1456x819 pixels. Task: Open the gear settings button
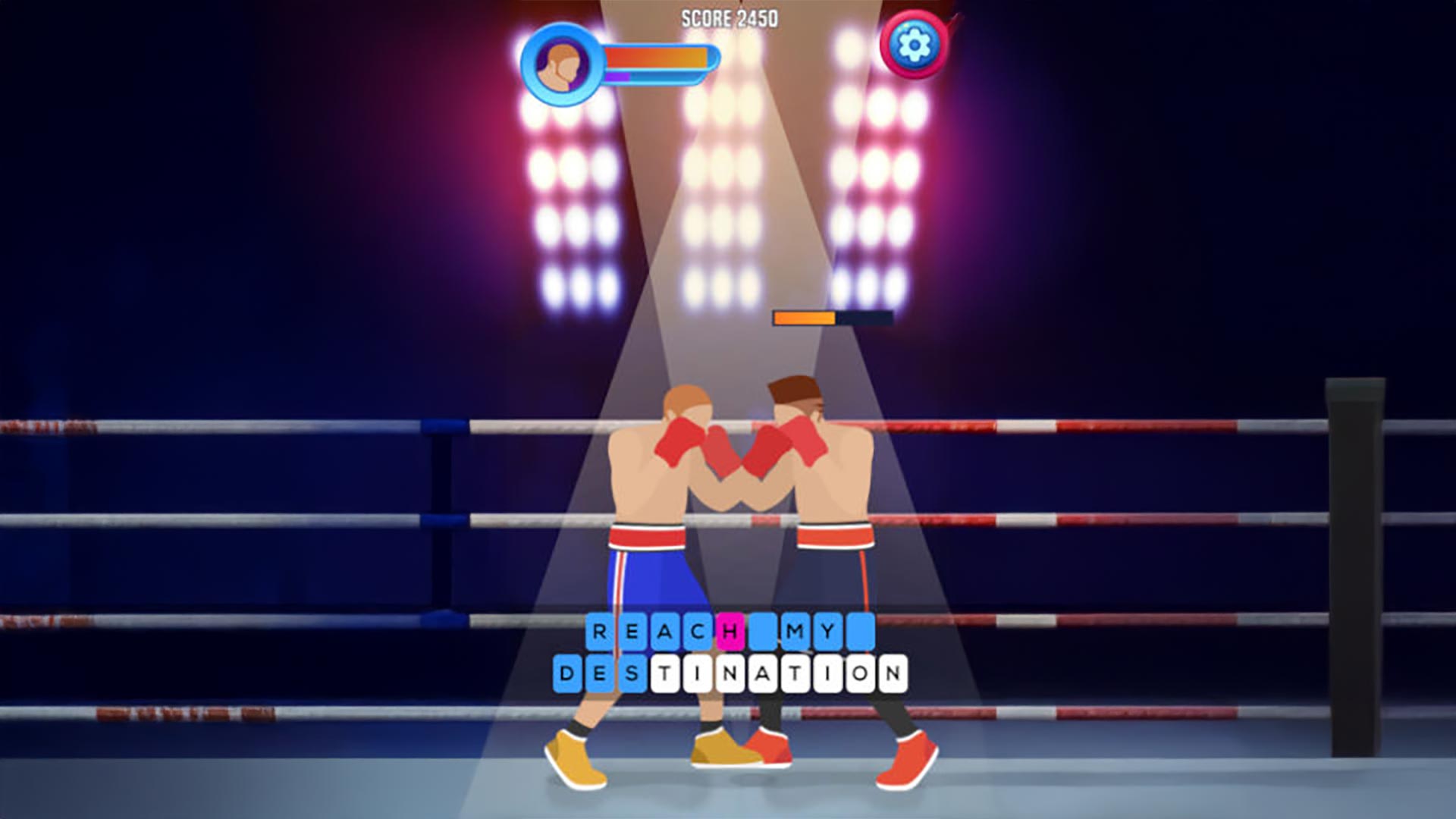click(x=914, y=45)
